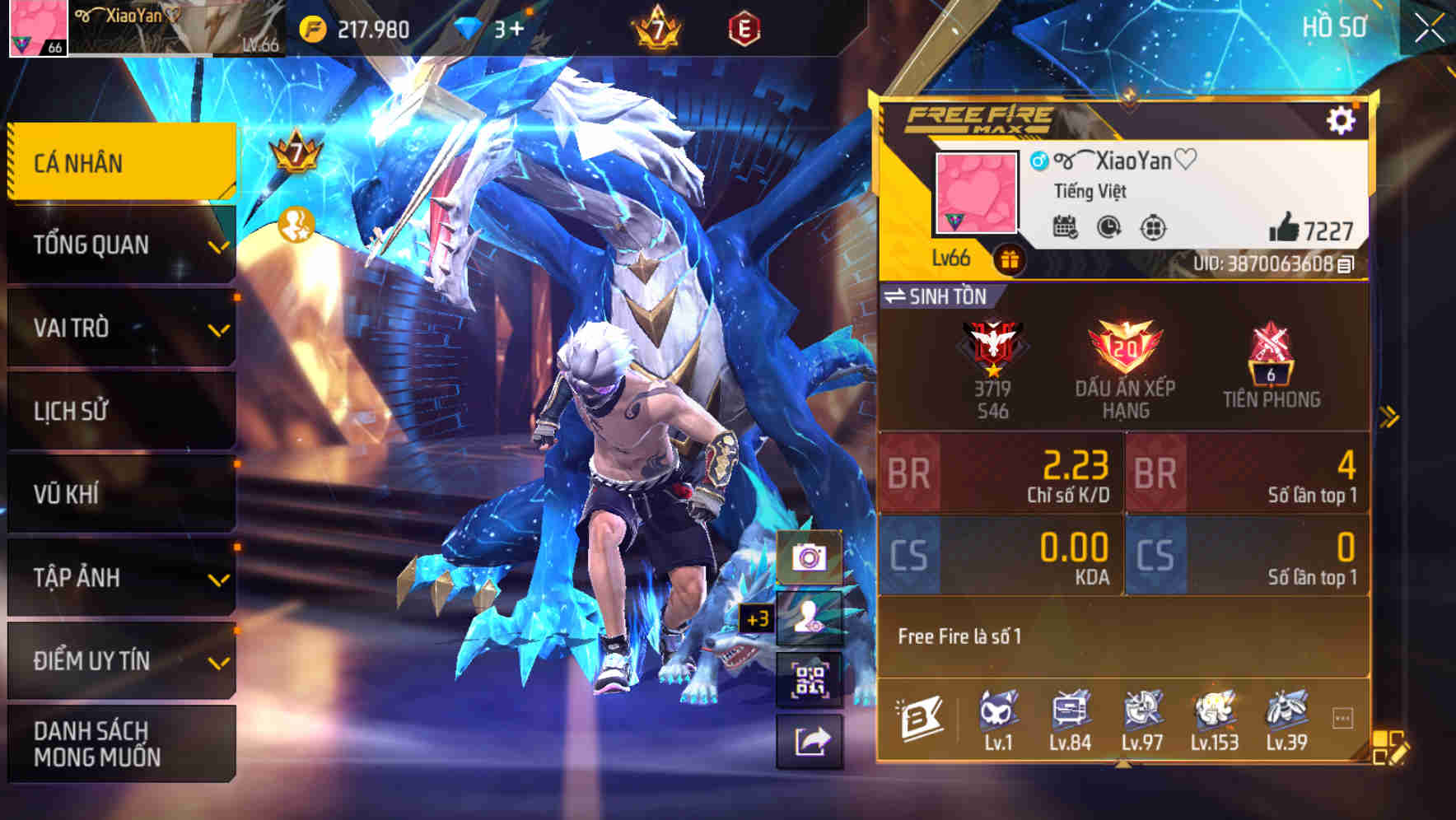Select the DANH SÁCH MONG MUỐN entry
This screenshot has width=1456, height=820.
[121, 743]
